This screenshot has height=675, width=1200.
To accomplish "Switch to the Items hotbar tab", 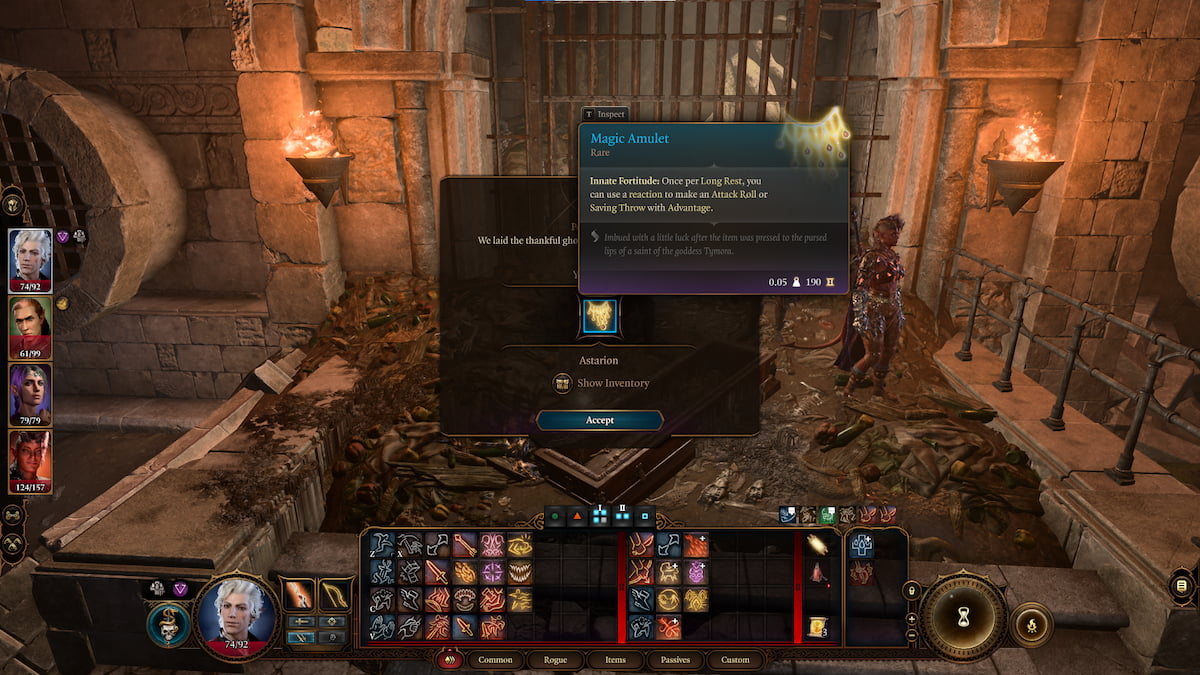I will 615,660.
